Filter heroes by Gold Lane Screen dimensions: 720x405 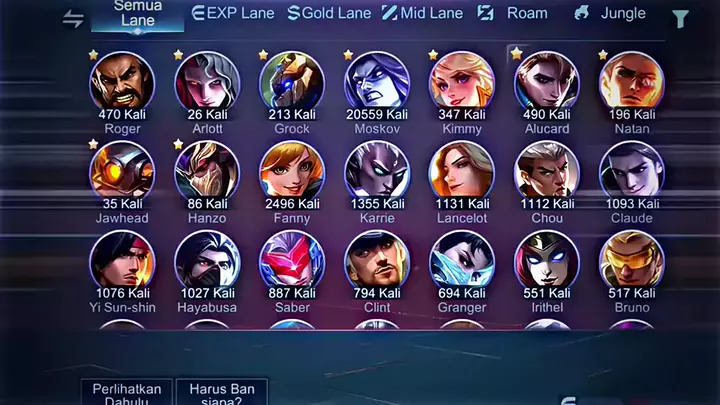point(329,14)
